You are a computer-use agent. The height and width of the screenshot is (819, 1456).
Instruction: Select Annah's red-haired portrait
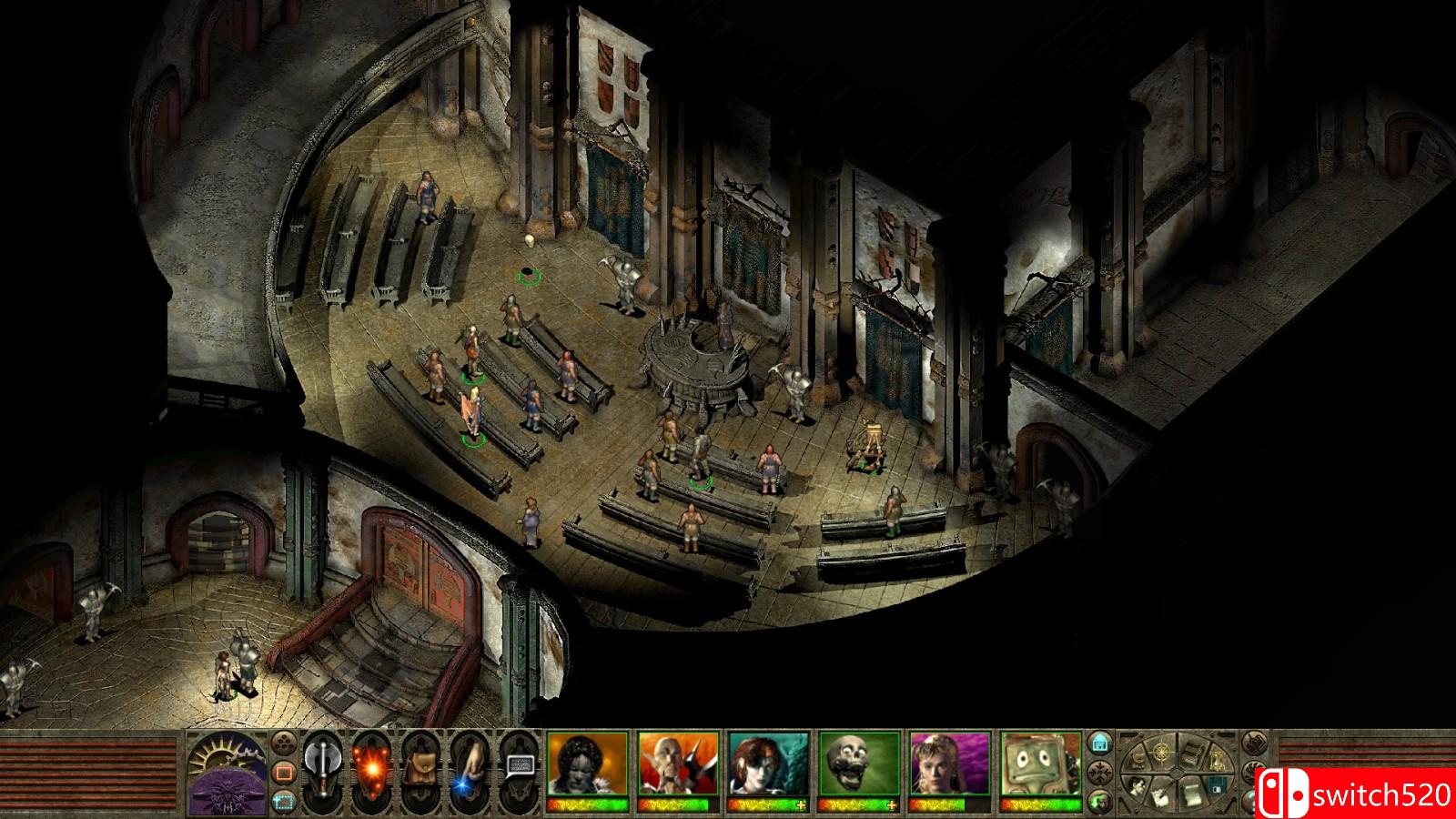click(769, 764)
